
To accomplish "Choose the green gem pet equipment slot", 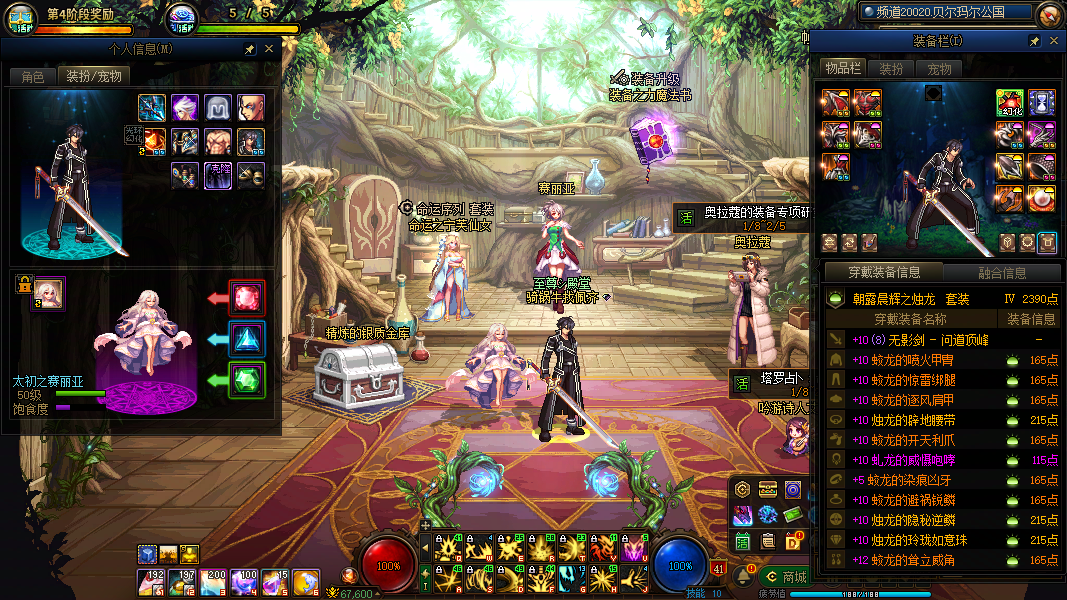I will 247,380.
